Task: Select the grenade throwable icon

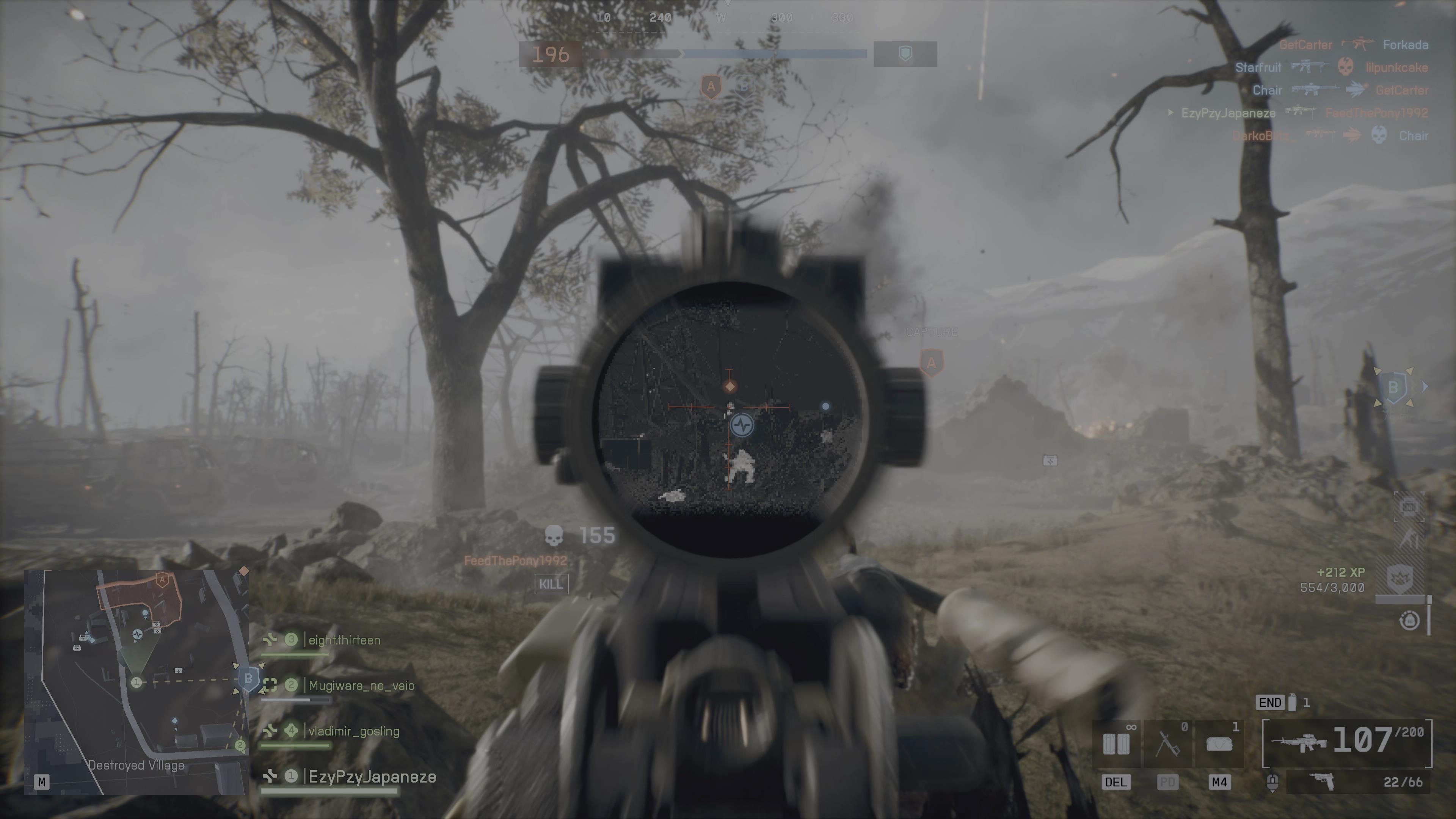Action: (x=1291, y=703)
